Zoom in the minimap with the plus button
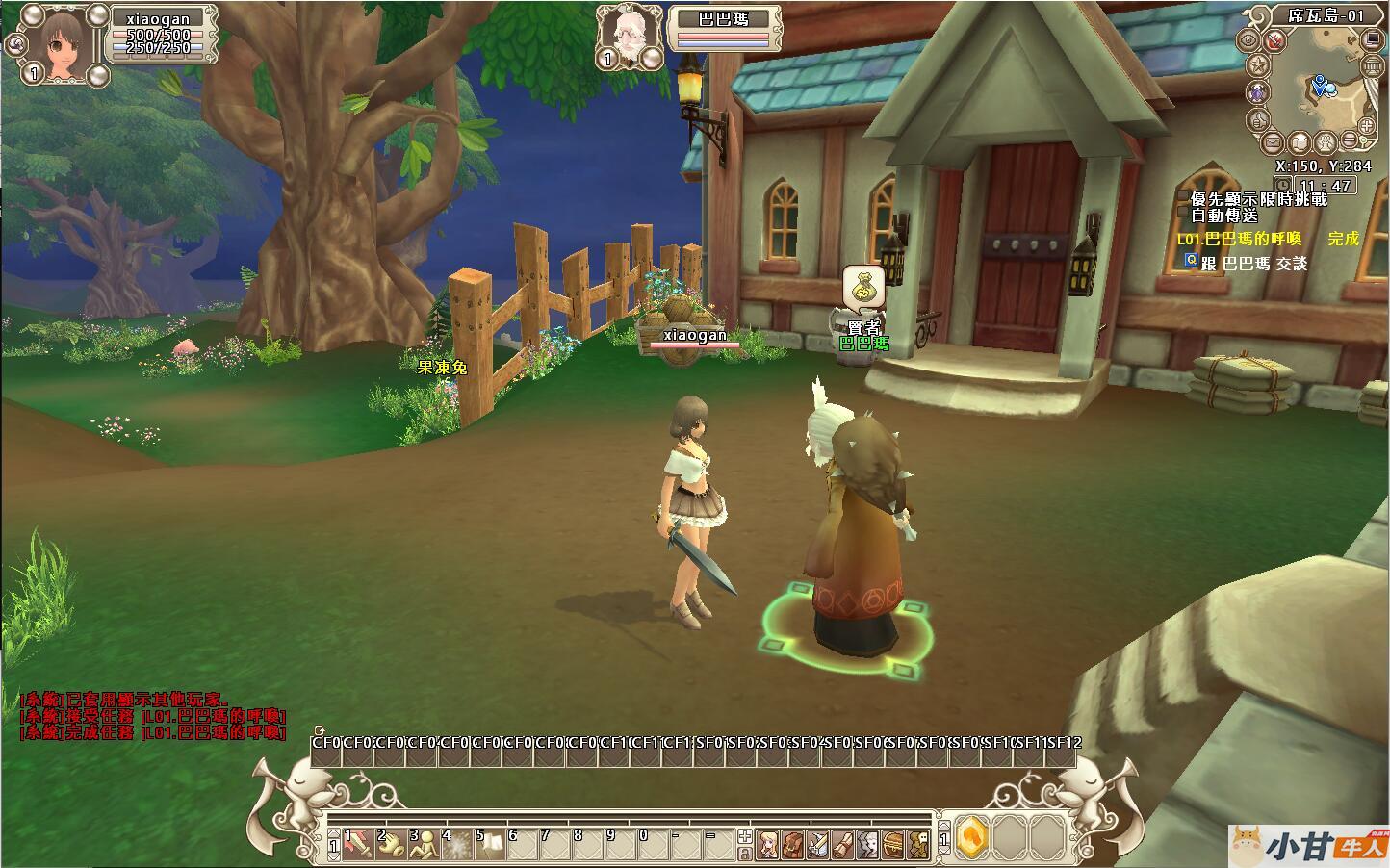This screenshot has width=1390, height=868. coord(1366,127)
